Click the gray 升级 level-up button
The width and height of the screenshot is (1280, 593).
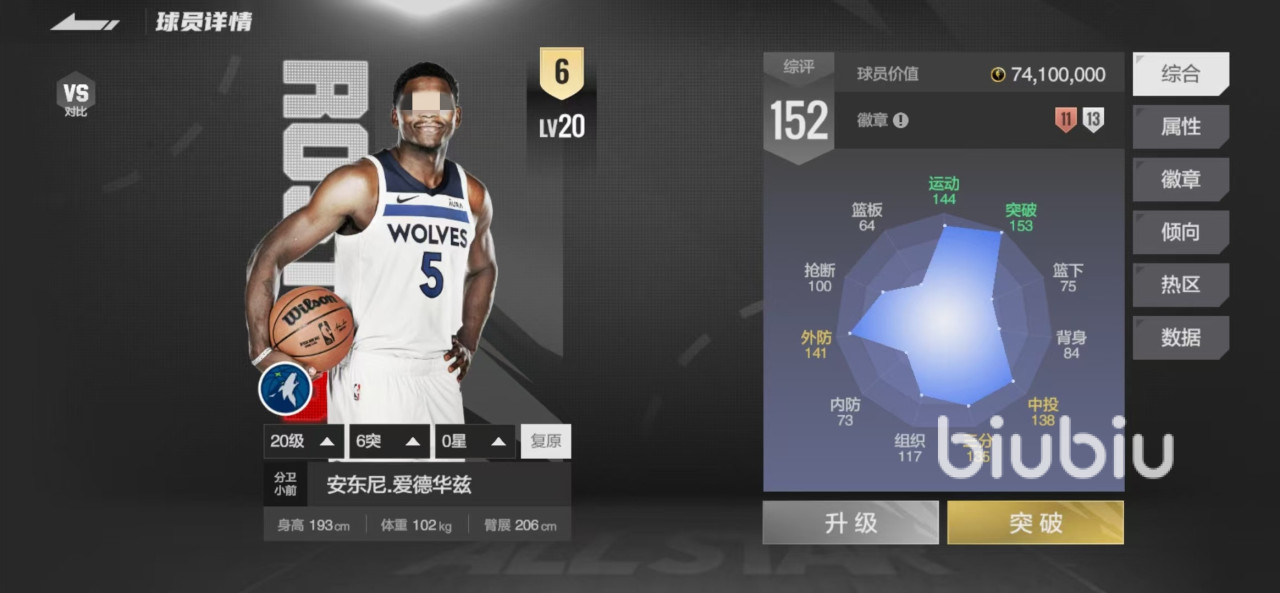[850, 523]
